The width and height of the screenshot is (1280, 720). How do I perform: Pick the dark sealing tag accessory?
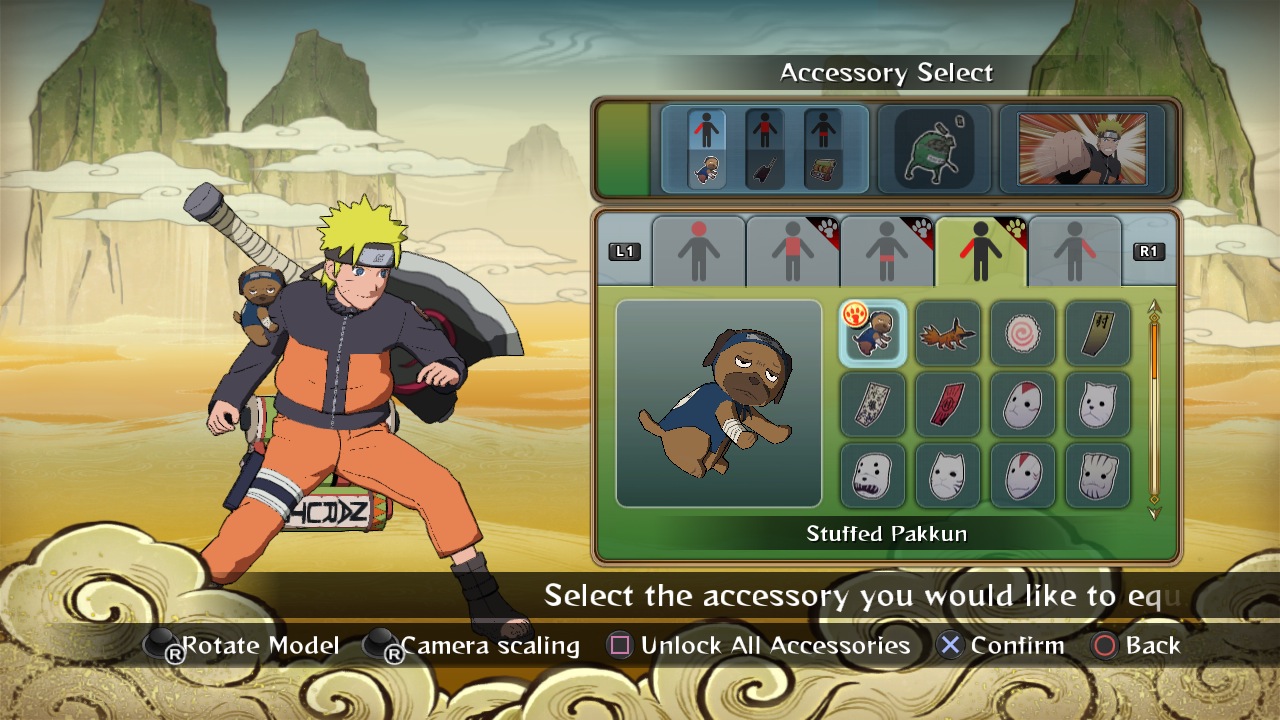click(1097, 332)
